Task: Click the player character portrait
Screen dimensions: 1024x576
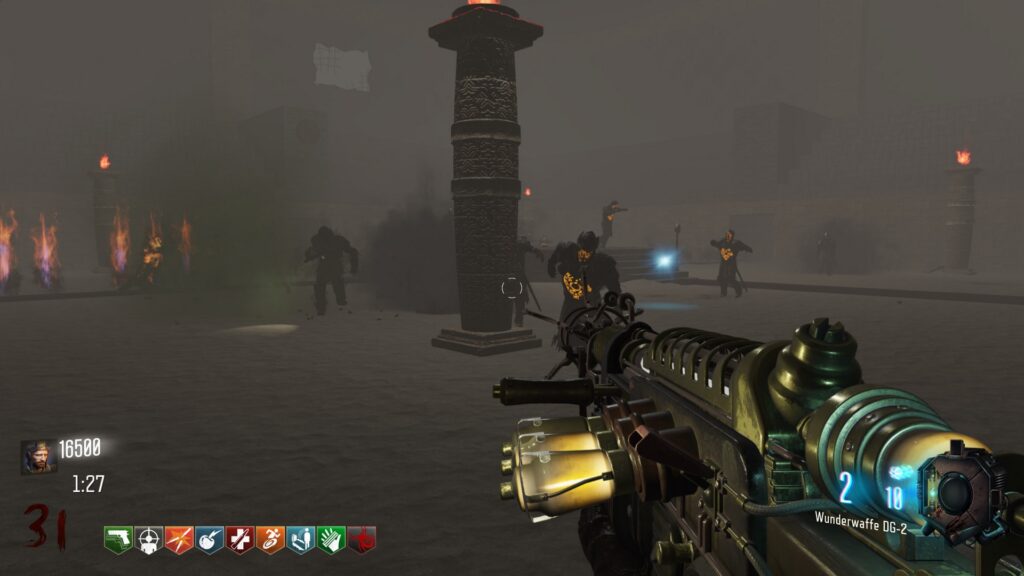Action: [37, 457]
